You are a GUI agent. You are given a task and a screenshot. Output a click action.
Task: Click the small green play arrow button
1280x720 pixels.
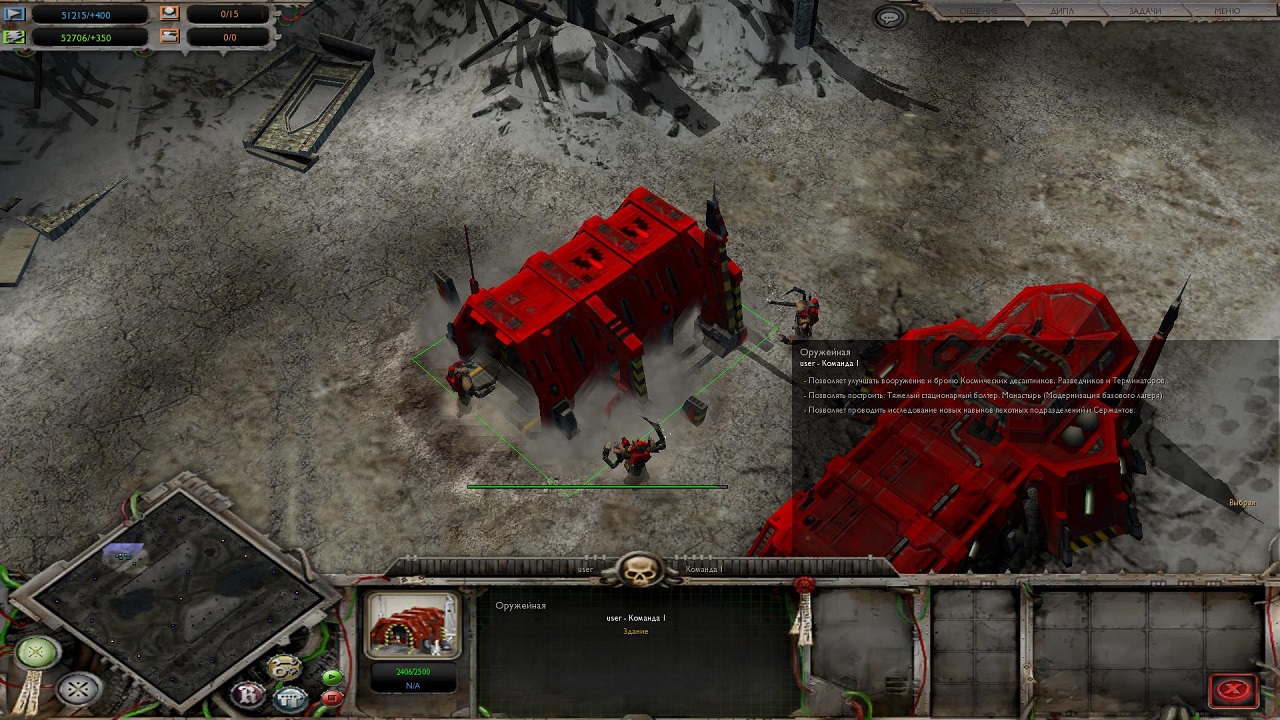coord(332,677)
